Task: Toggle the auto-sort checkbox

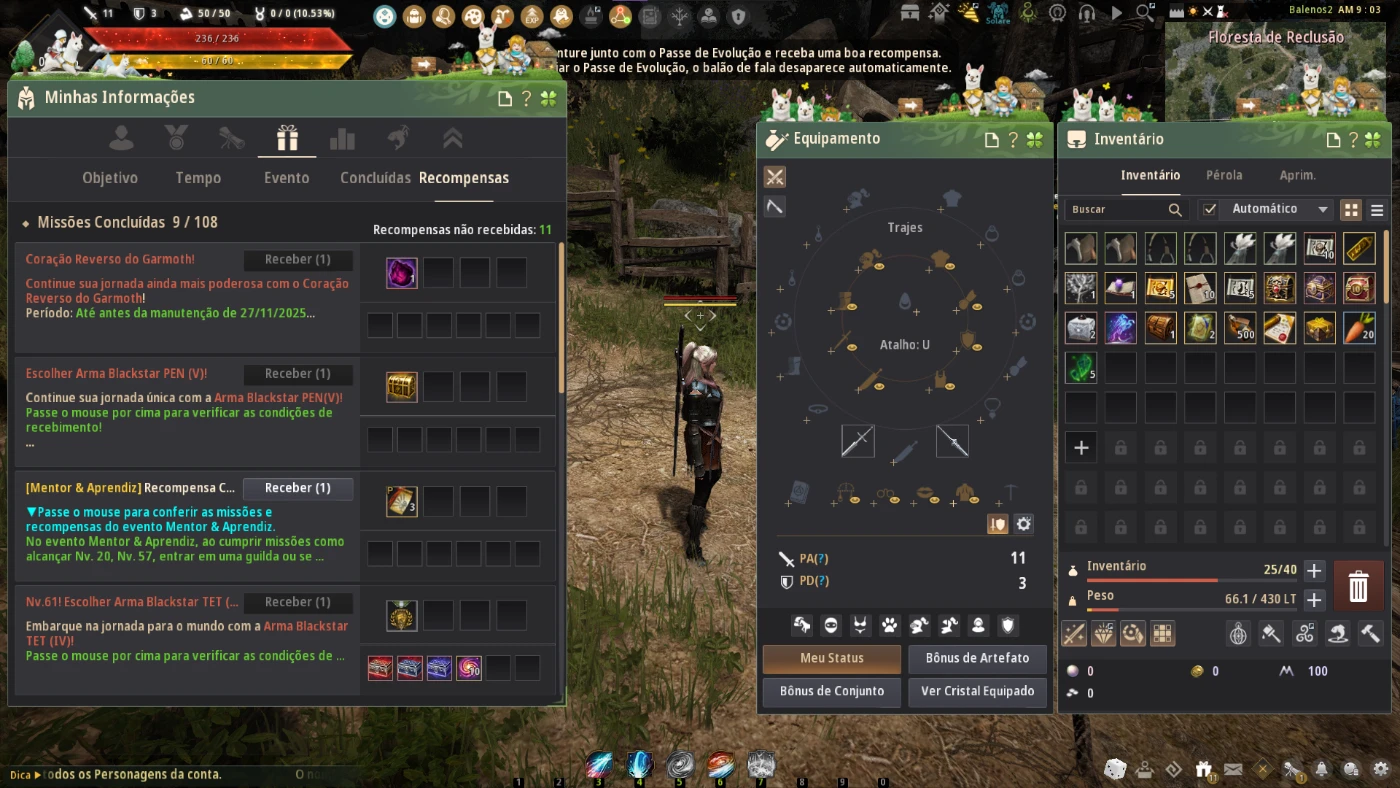Action: pyautogui.click(x=1210, y=209)
